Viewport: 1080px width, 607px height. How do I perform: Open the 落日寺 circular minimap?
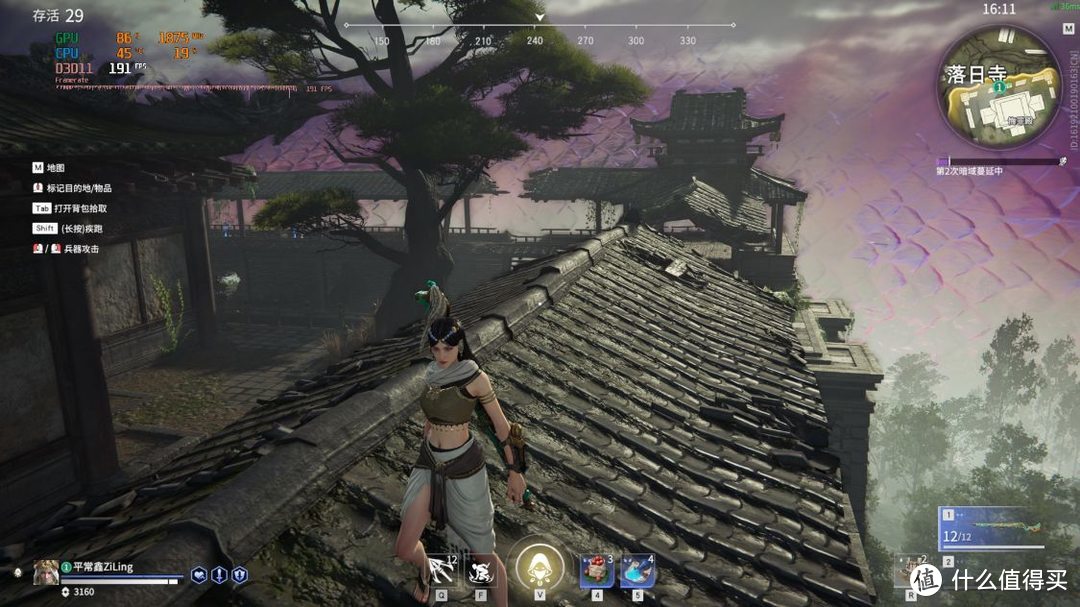pyautogui.click(x=999, y=88)
